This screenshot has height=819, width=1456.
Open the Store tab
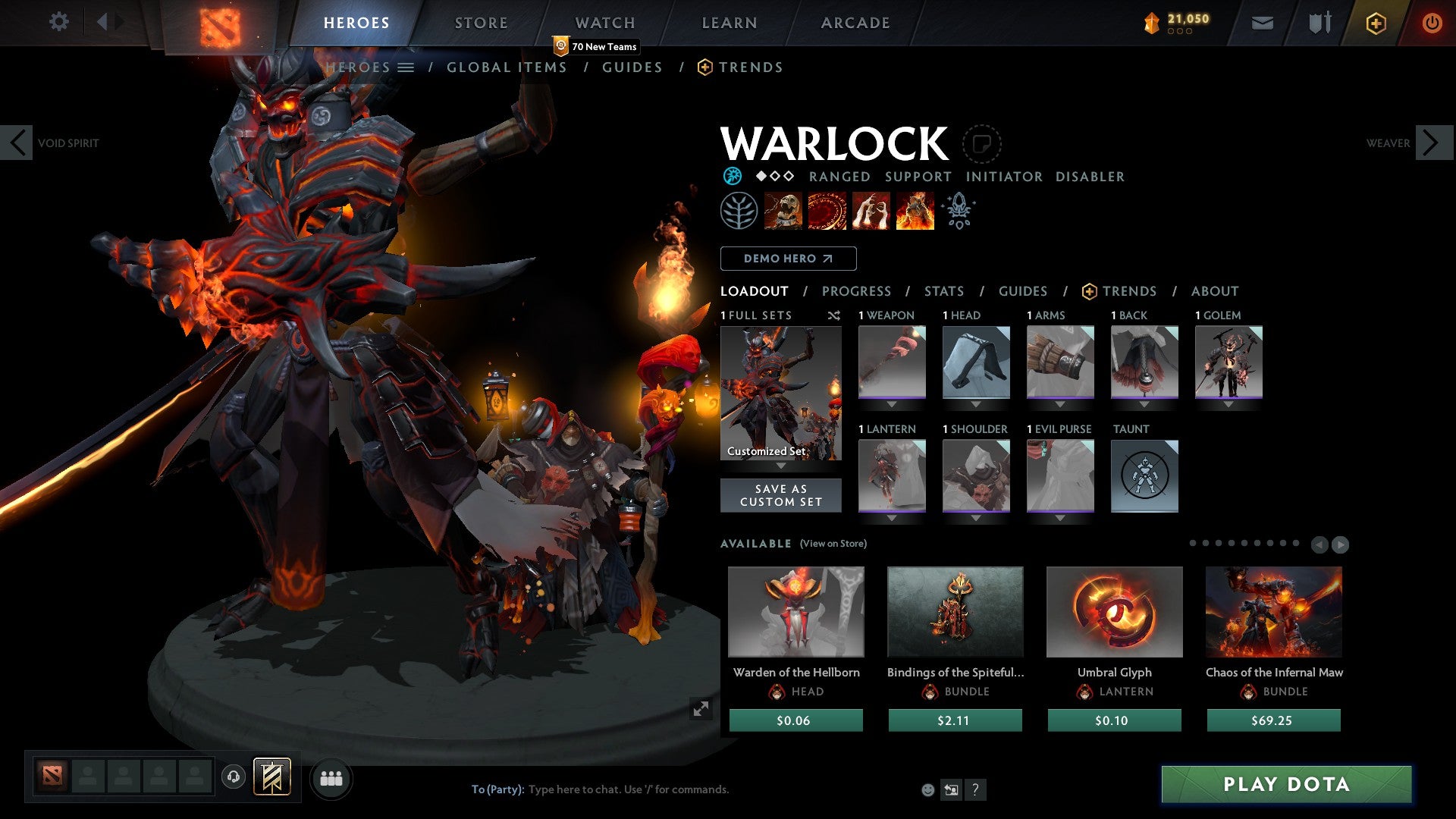pyautogui.click(x=481, y=23)
